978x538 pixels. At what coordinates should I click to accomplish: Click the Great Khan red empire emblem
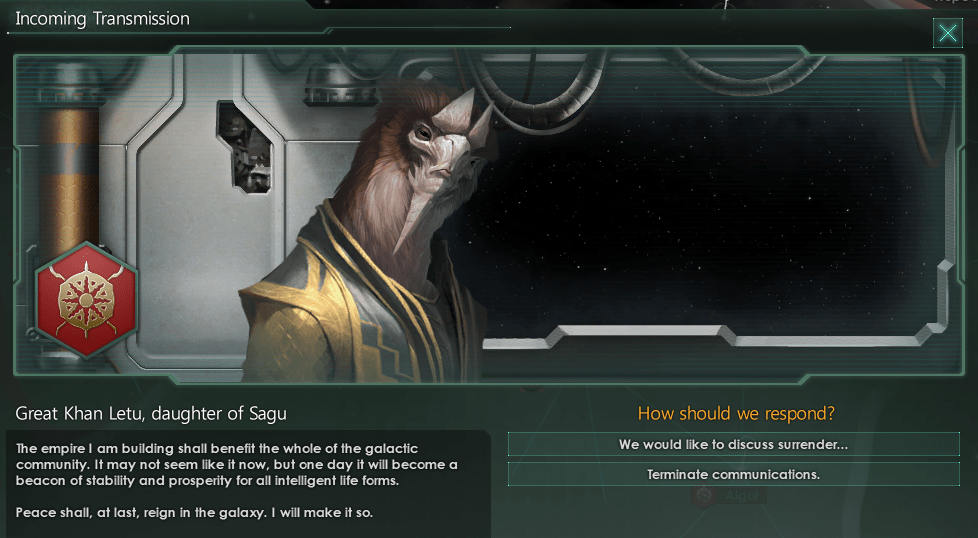pyautogui.click(x=84, y=298)
